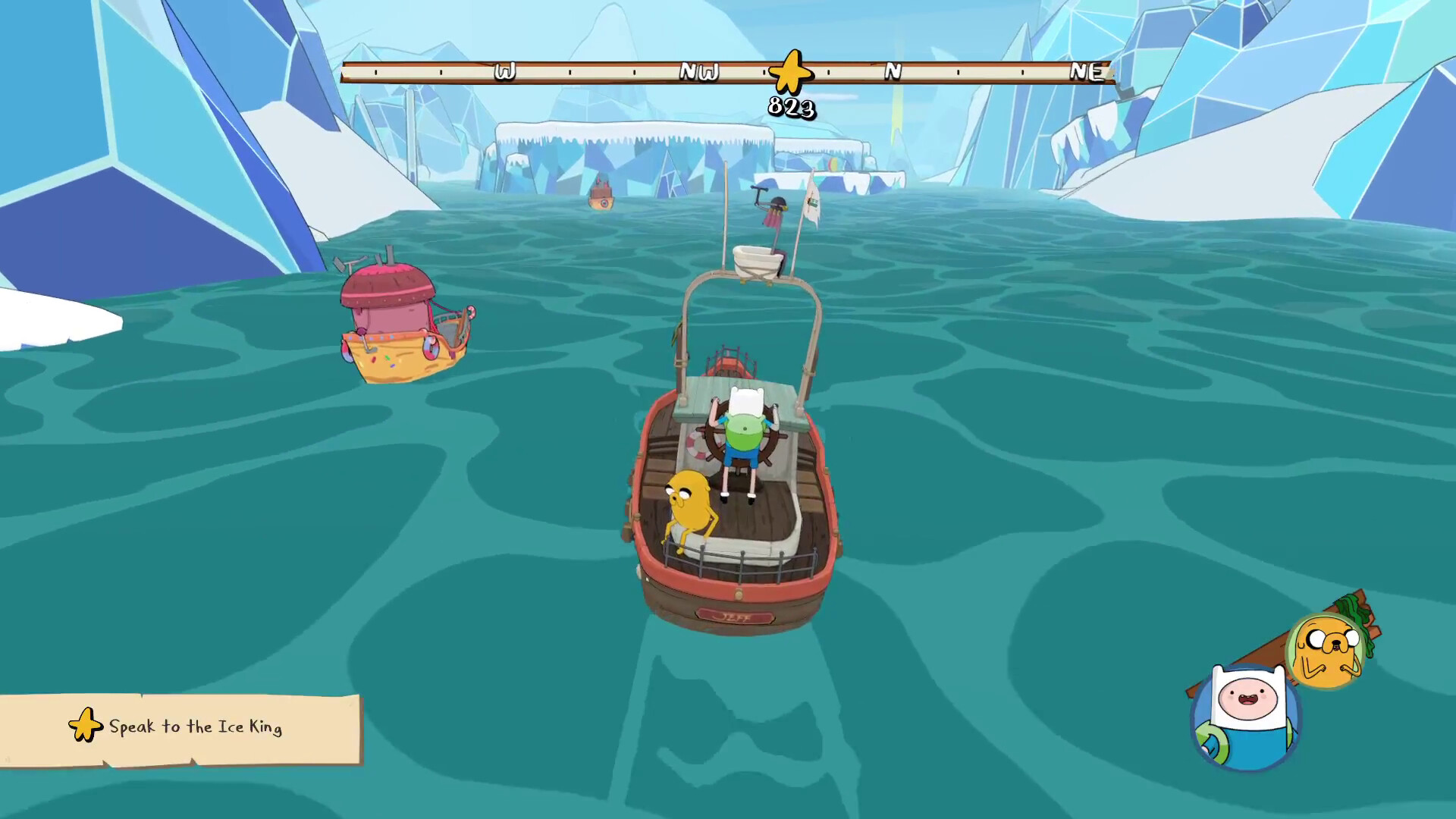
Task: Click the N marker on the compass bar
Action: tap(893, 73)
